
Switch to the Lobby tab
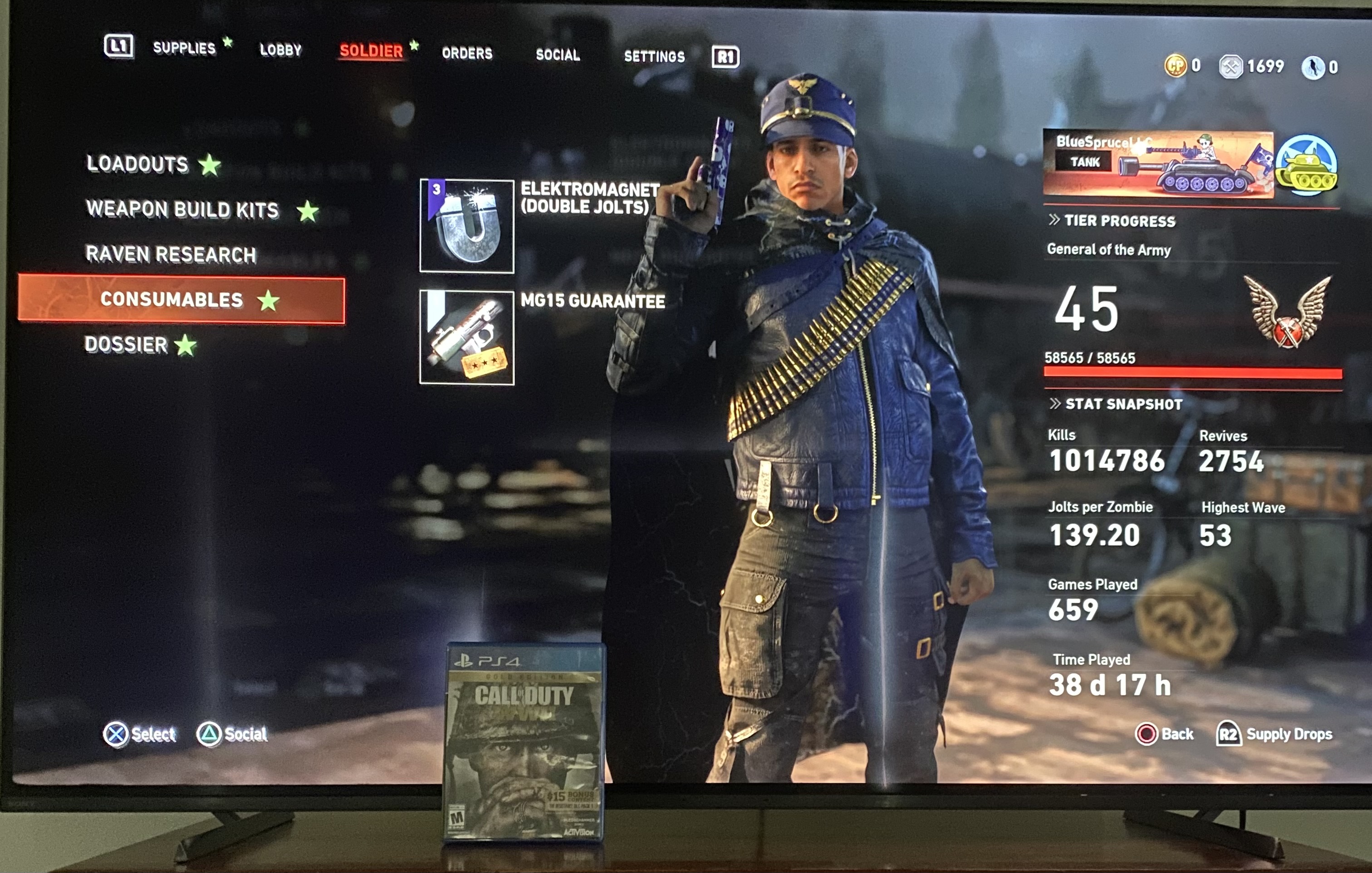coord(280,50)
